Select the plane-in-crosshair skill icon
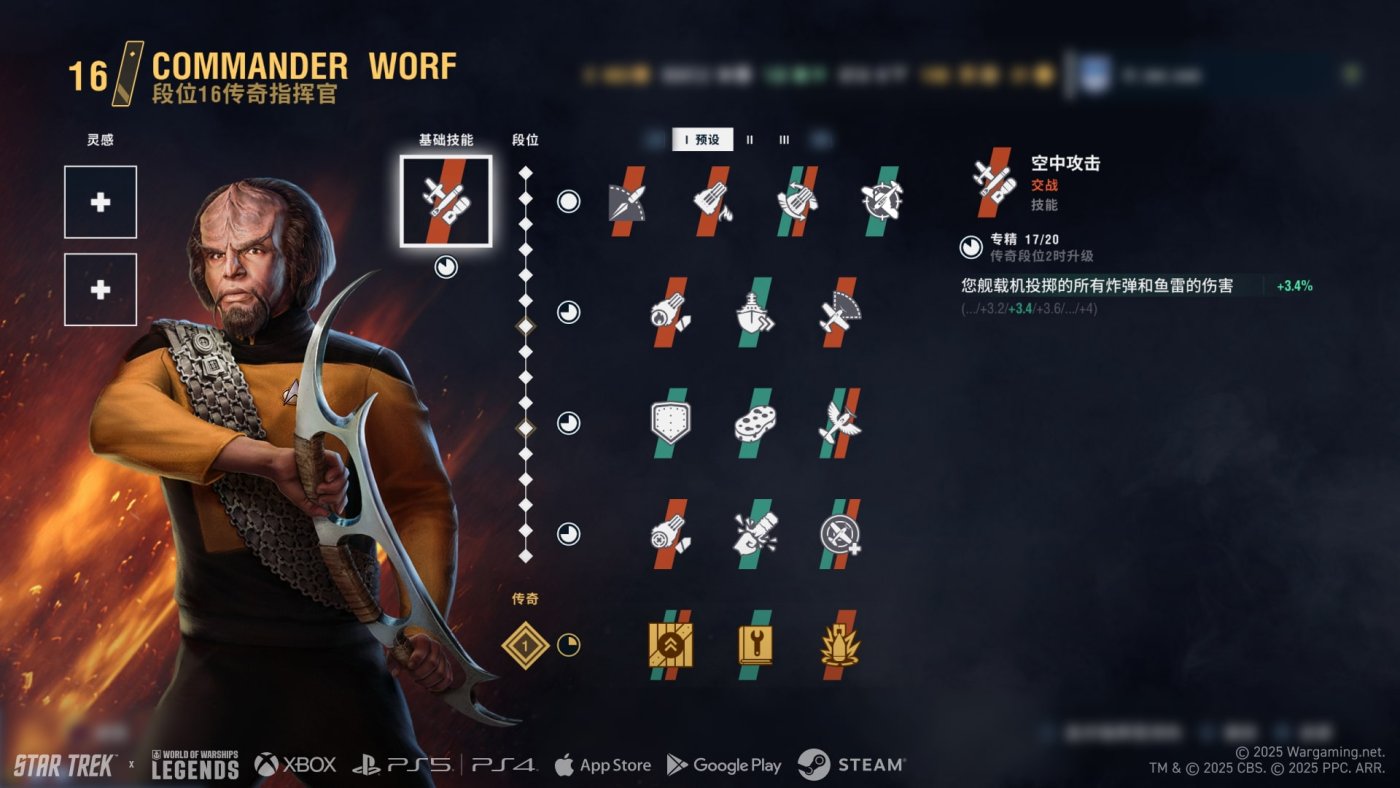The image size is (1400, 788). pos(881,201)
